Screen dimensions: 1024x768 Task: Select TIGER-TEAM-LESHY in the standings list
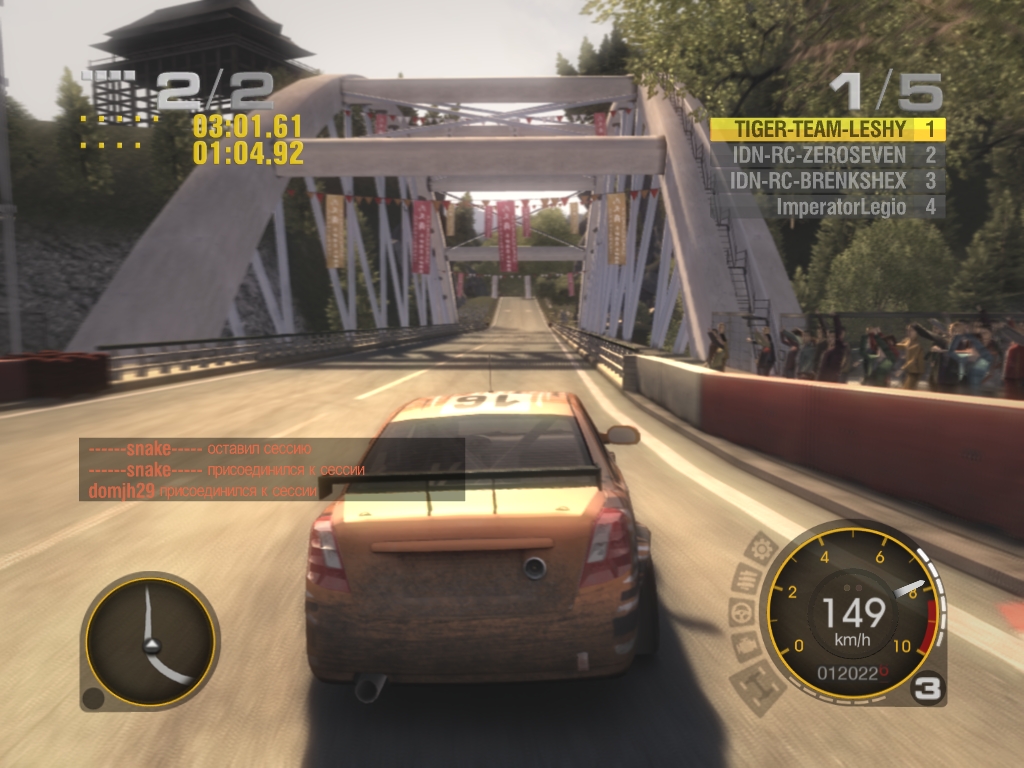(822, 129)
